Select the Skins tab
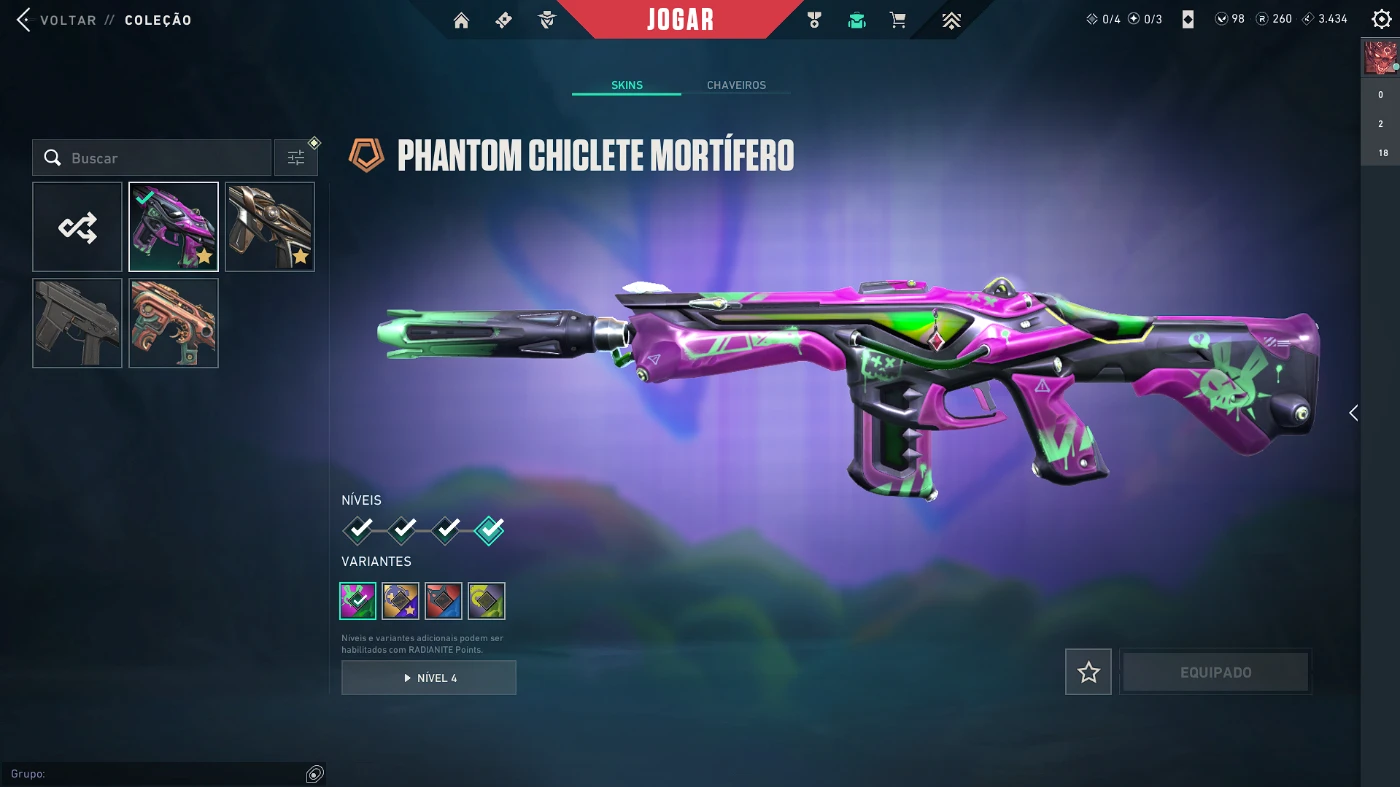Image resolution: width=1400 pixels, height=787 pixels. pos(627,86)
